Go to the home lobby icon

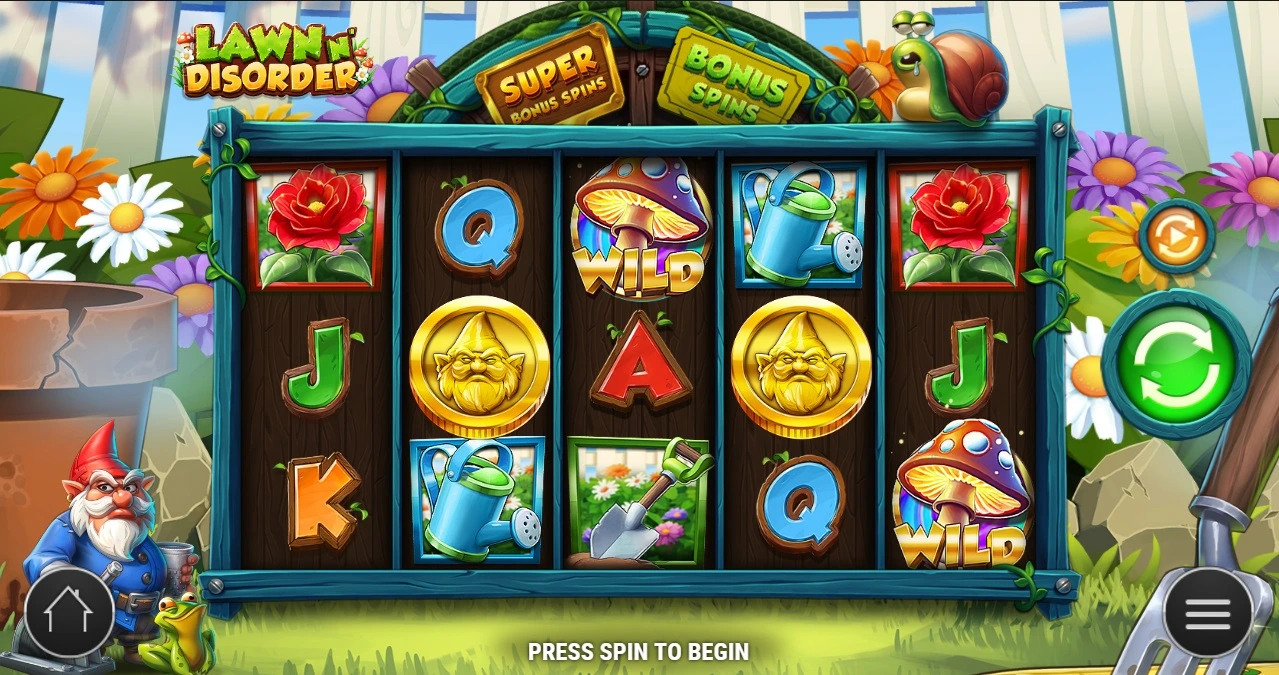coord(69,613)
